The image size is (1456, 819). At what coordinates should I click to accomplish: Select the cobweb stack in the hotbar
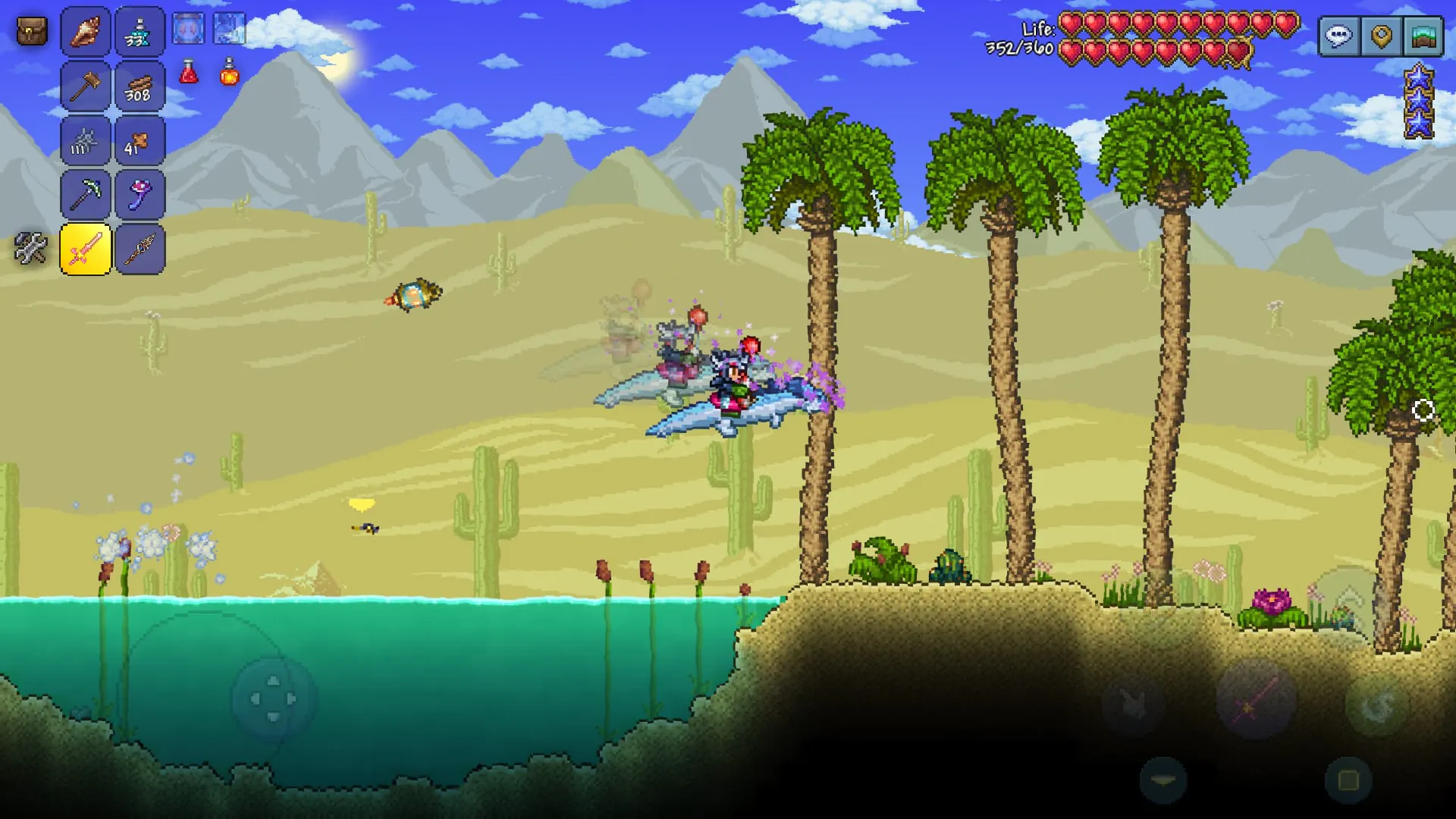coord(84,140)
